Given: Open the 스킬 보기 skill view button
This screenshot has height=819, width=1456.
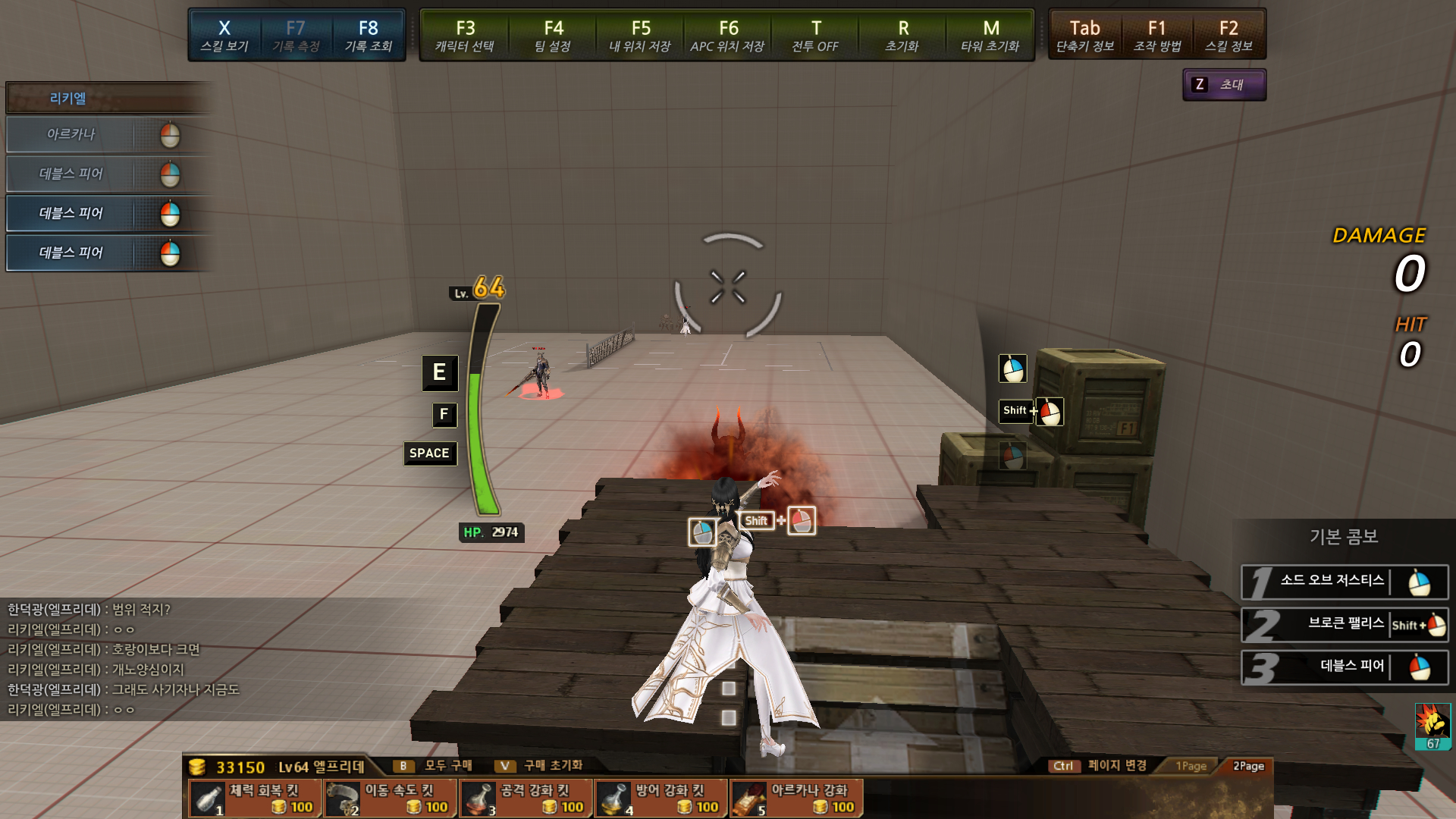Looking at the screenshot, I should (x=224, y=36).
